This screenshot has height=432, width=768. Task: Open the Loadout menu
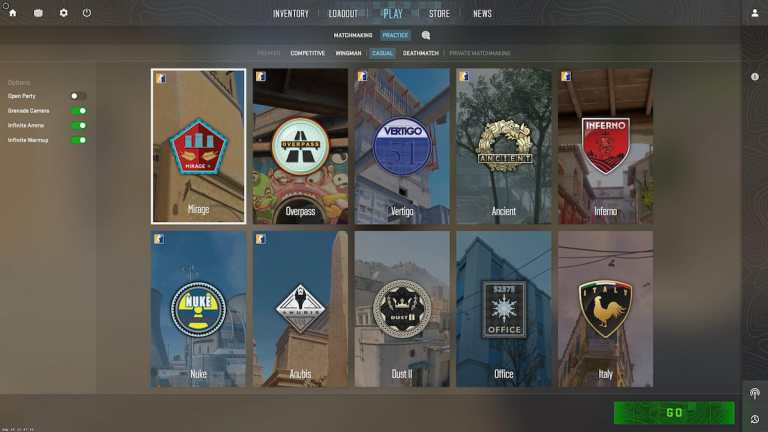click(x=343, y=14)
